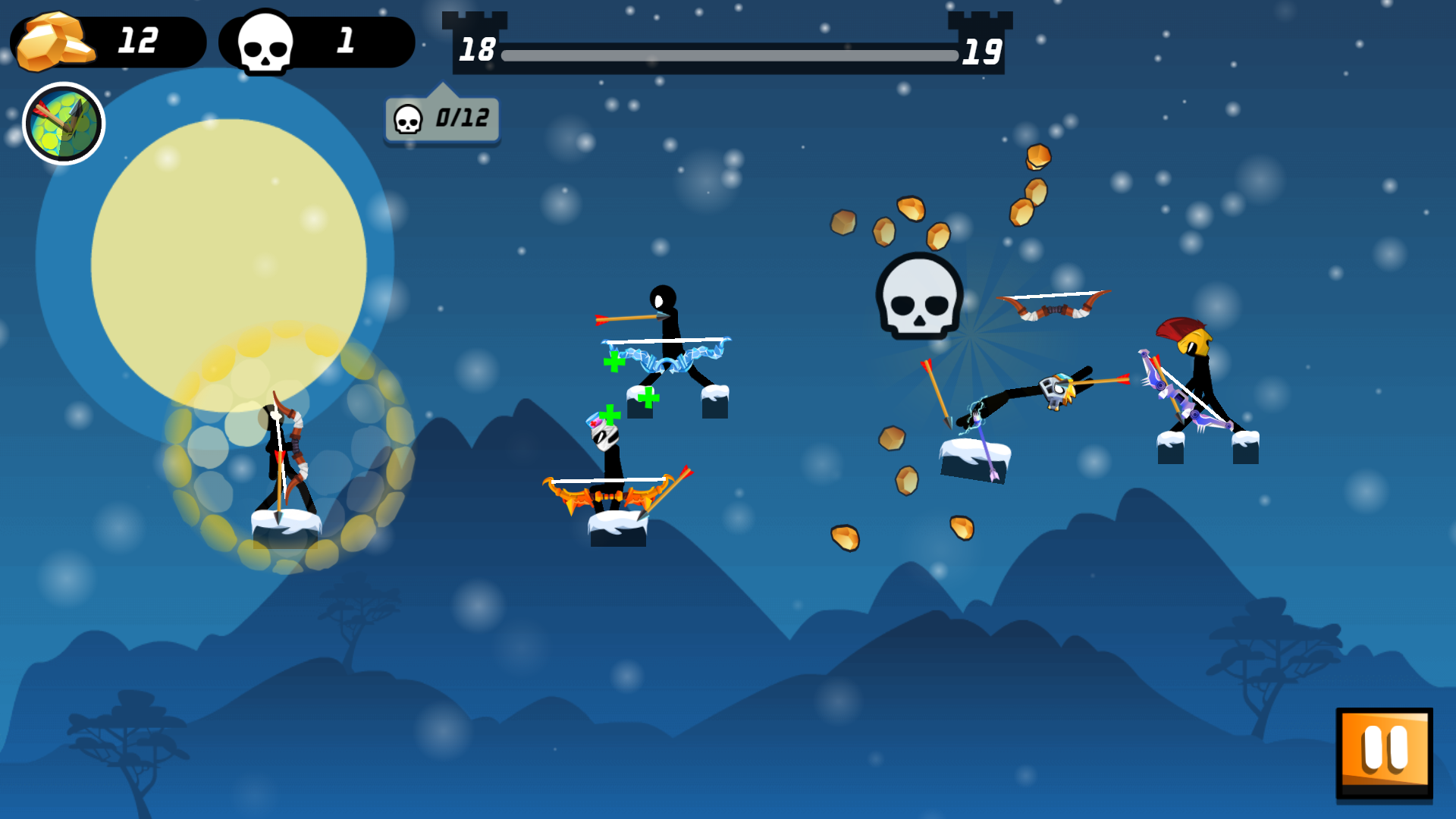The height and width of the screenshot is (819, 1456).
Task: Tap the floating bow above the enemies
Action: tap(1056, 303)
